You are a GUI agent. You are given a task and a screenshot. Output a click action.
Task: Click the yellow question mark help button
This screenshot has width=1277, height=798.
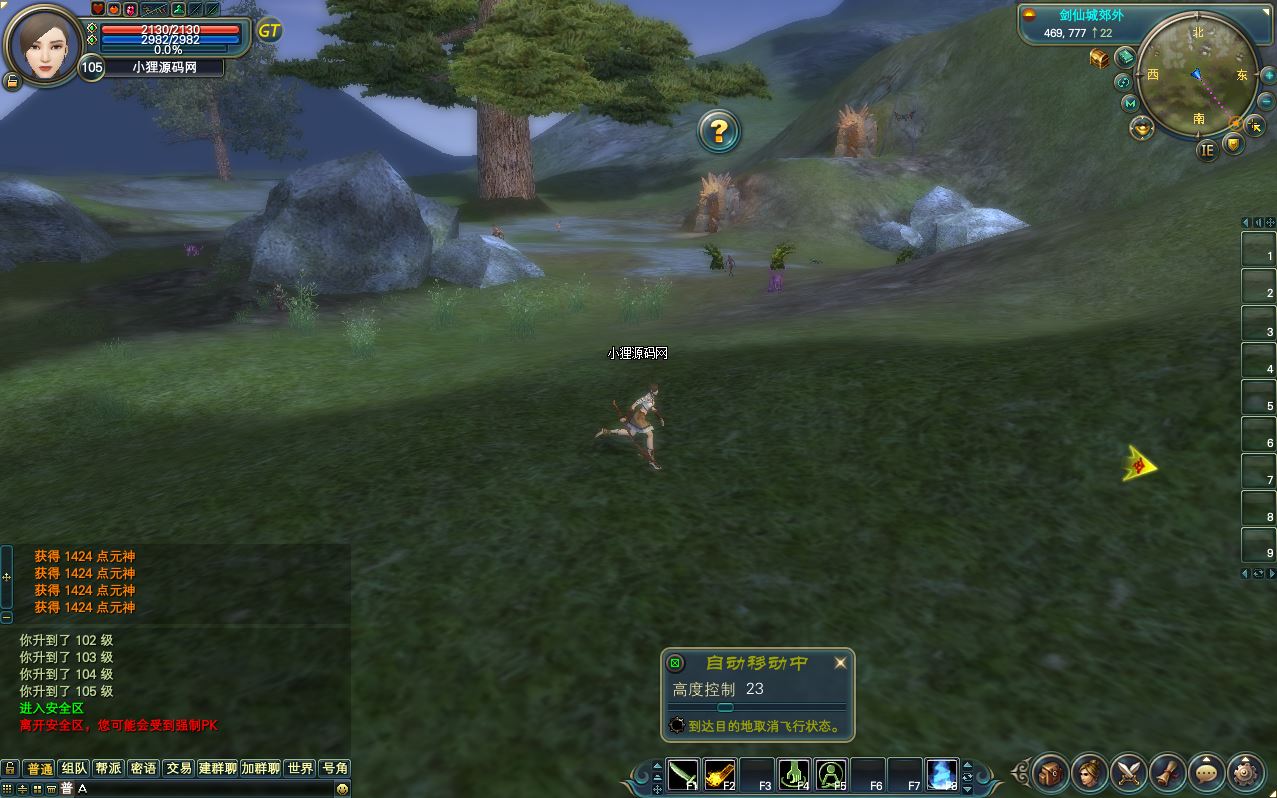(x=718, y=131)
